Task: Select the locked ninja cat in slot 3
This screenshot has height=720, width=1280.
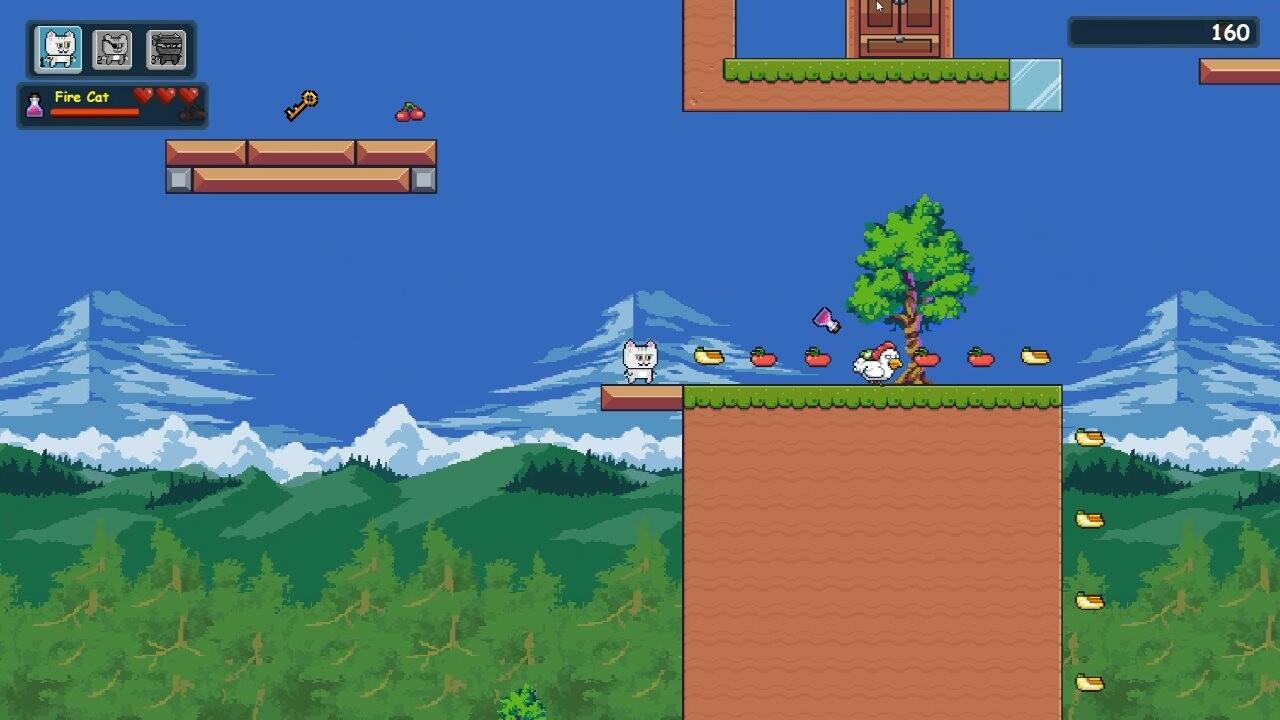Action: click(166, 47)
